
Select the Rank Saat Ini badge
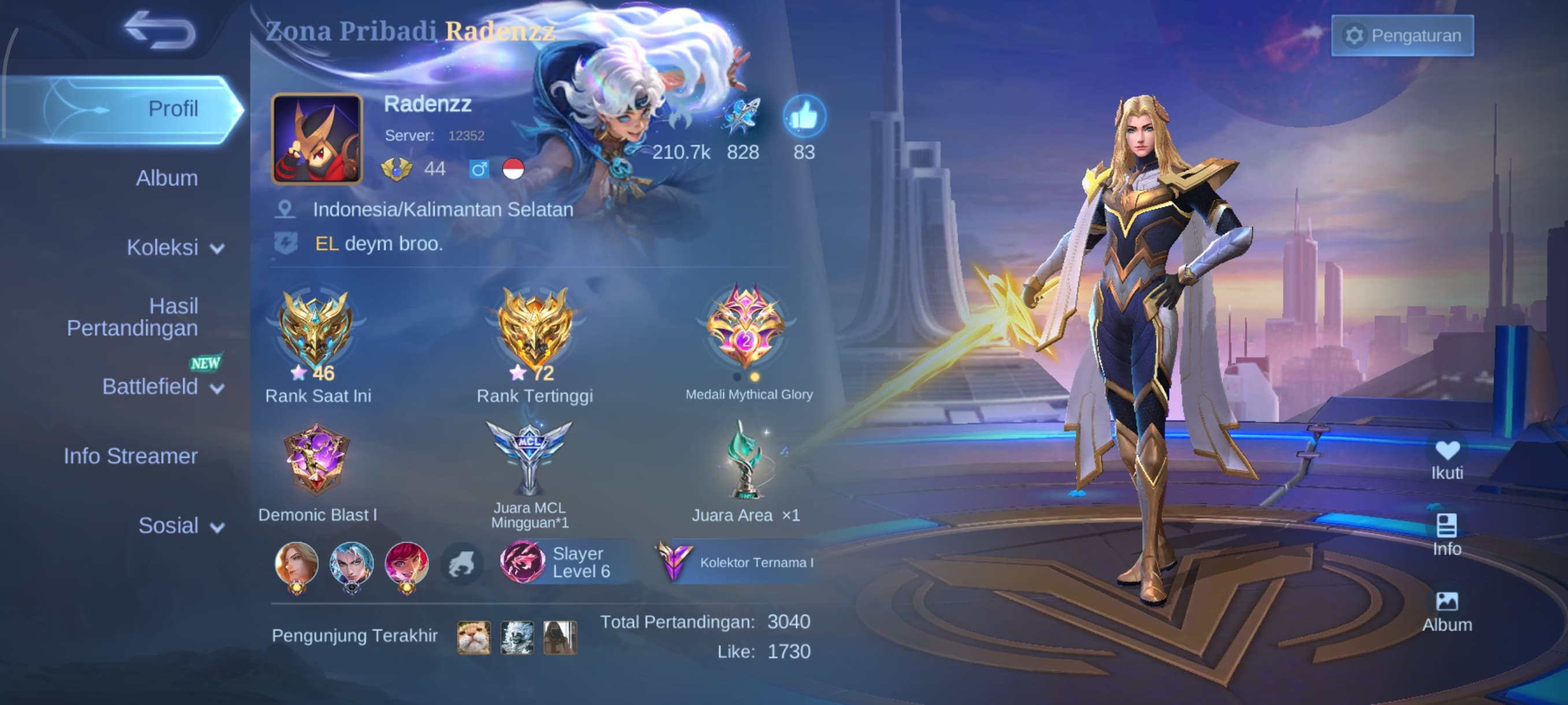(x=315, y=332)
